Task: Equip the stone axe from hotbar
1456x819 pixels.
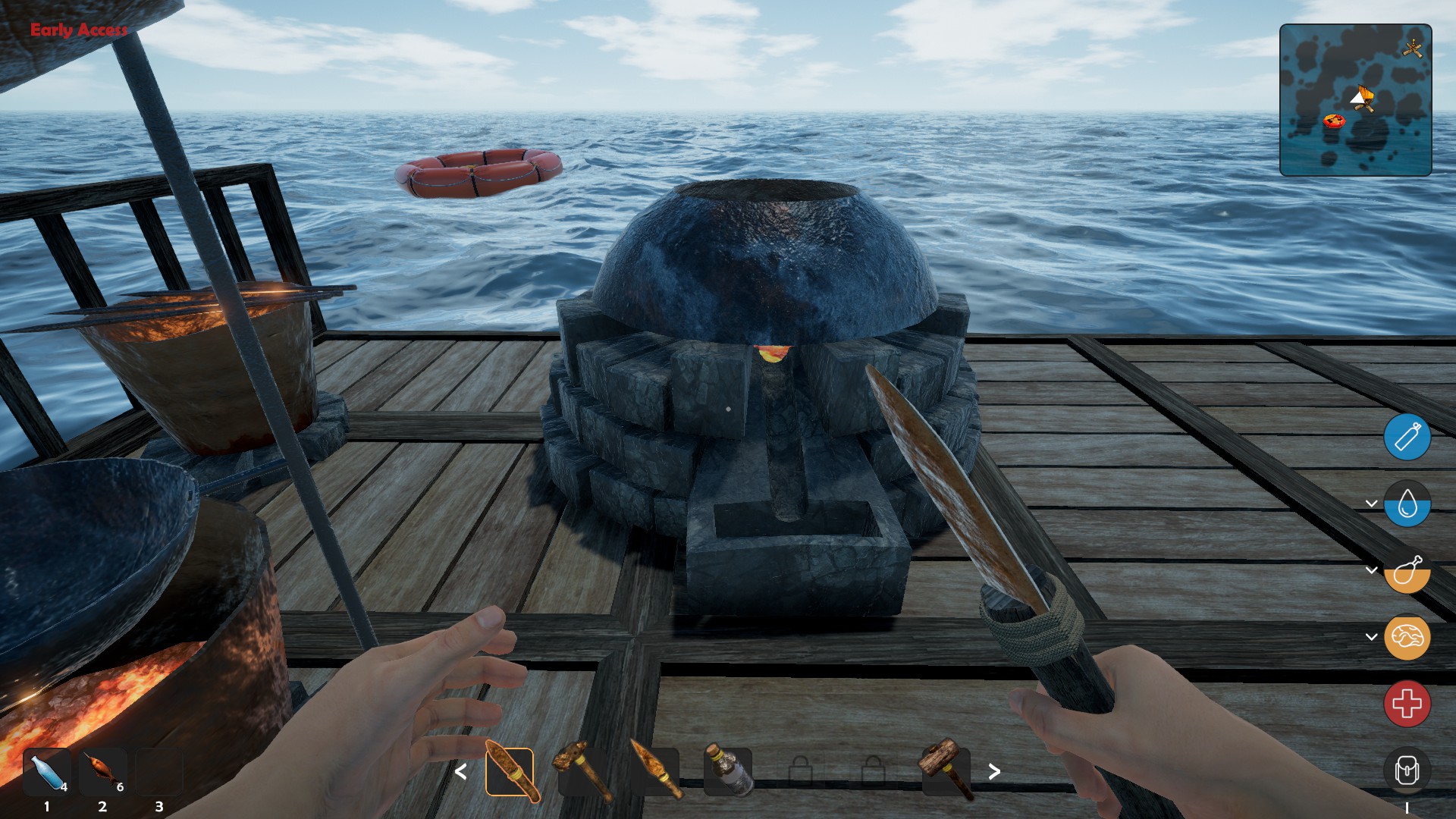Action: tap(582, 772)
